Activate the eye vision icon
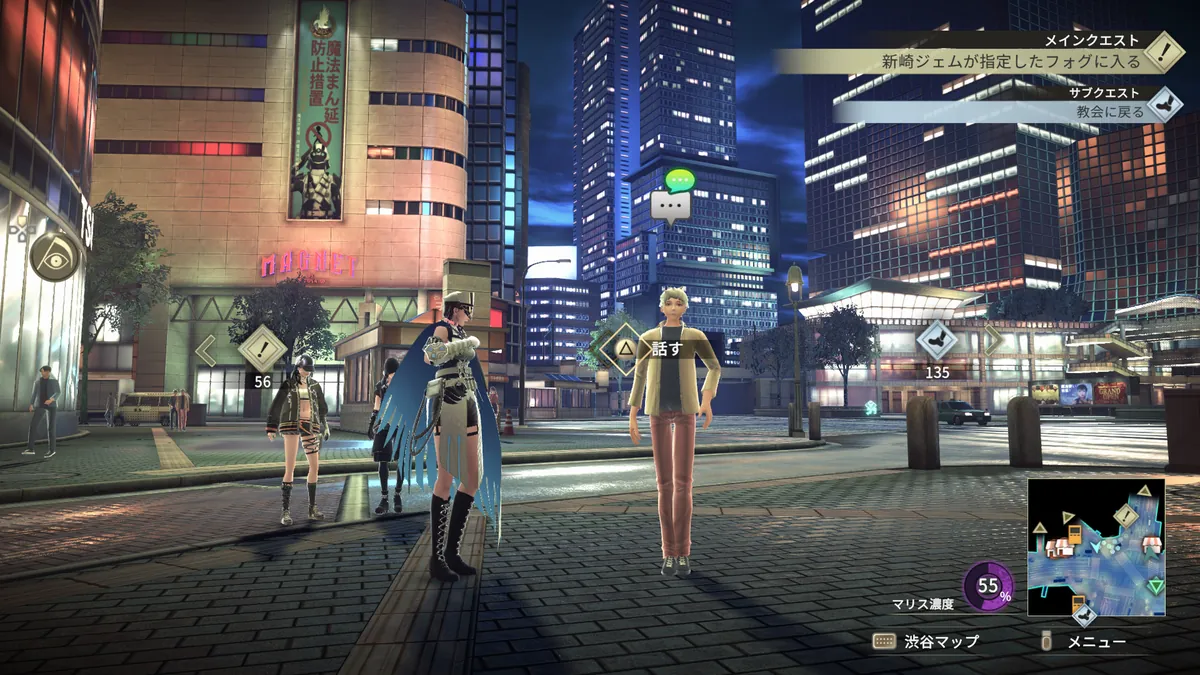Viewport: 1200px width, 675px height. point(54,257)
